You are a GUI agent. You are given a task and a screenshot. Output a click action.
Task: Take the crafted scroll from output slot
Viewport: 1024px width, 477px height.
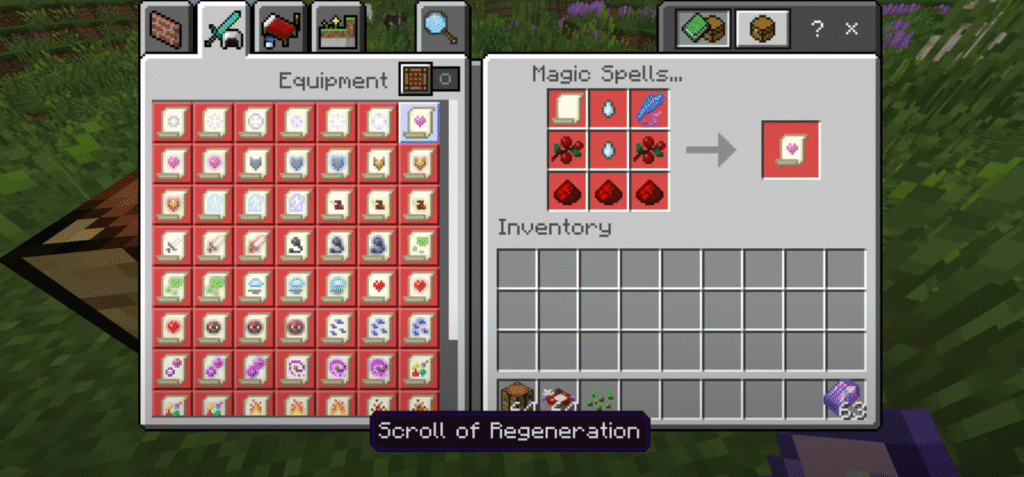(x=790, y=150)
